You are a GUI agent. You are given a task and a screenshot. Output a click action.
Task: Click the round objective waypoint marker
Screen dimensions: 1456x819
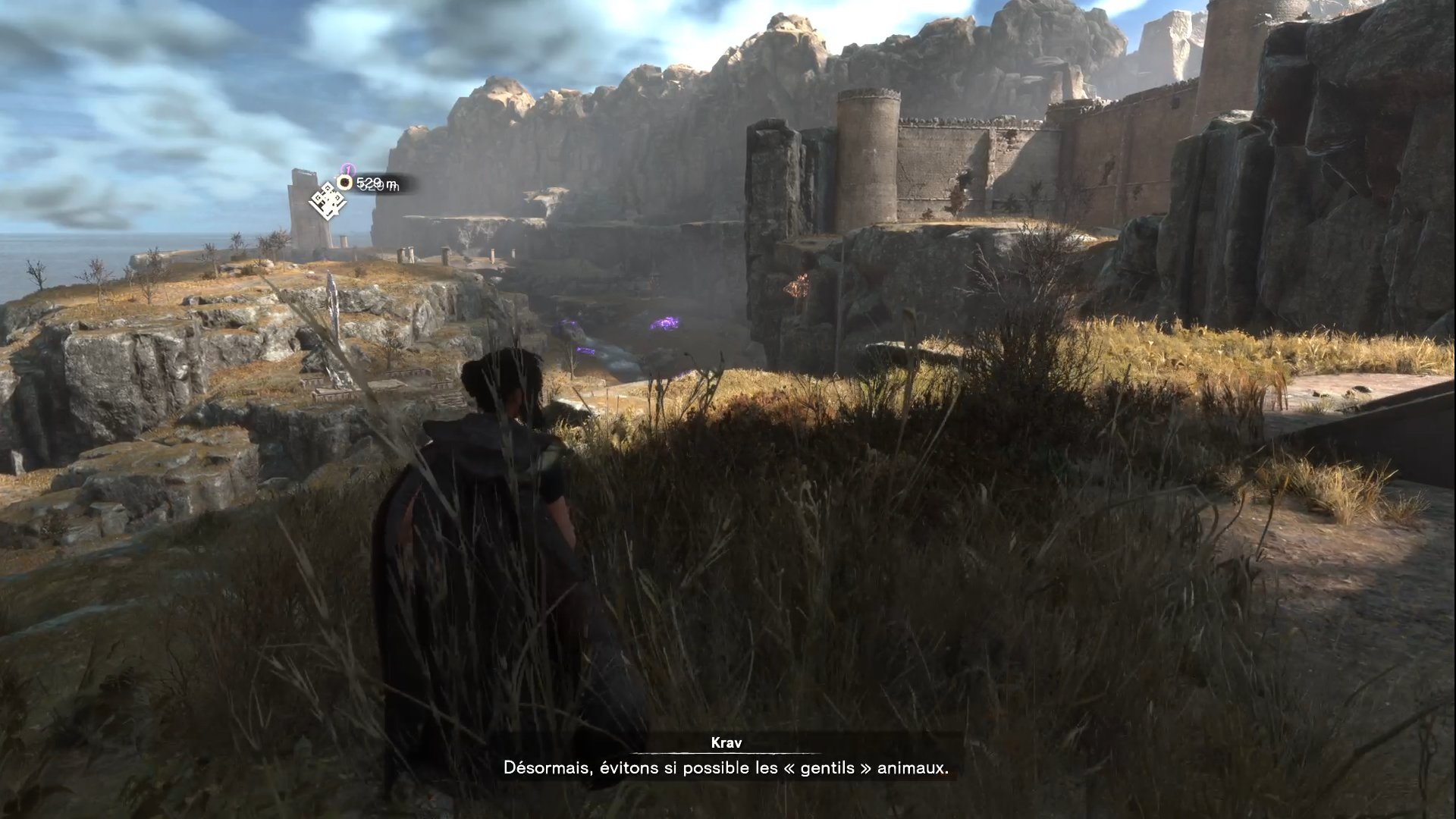[x=345, y=182]
